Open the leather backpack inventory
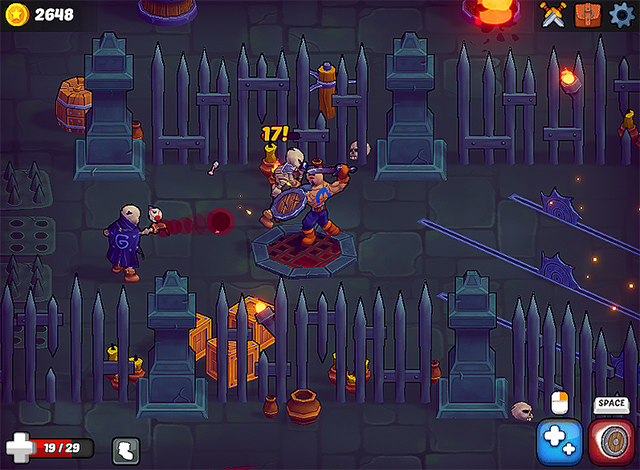The height and width of the screenshot is (470, 640). coord(587,14)
